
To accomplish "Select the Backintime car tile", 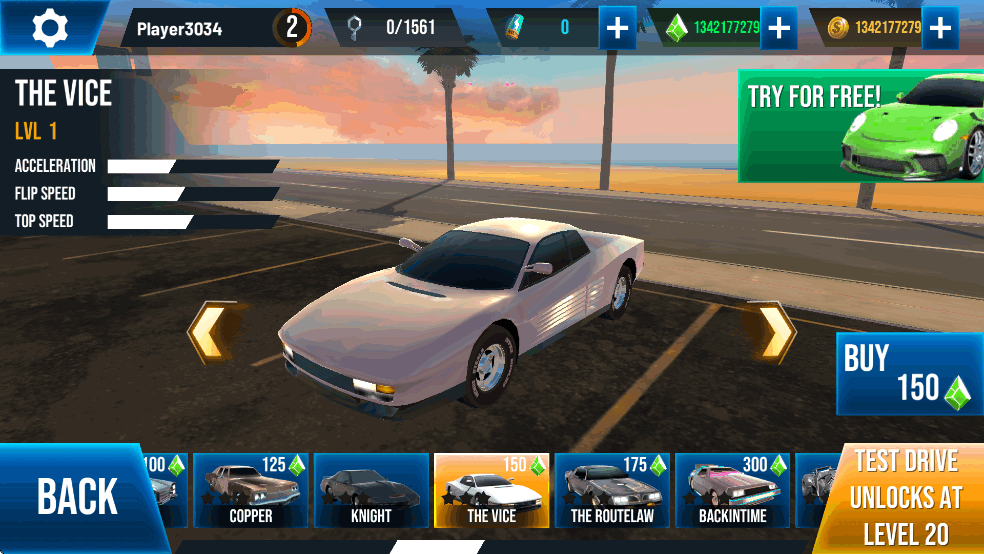I will click(732, 490).
